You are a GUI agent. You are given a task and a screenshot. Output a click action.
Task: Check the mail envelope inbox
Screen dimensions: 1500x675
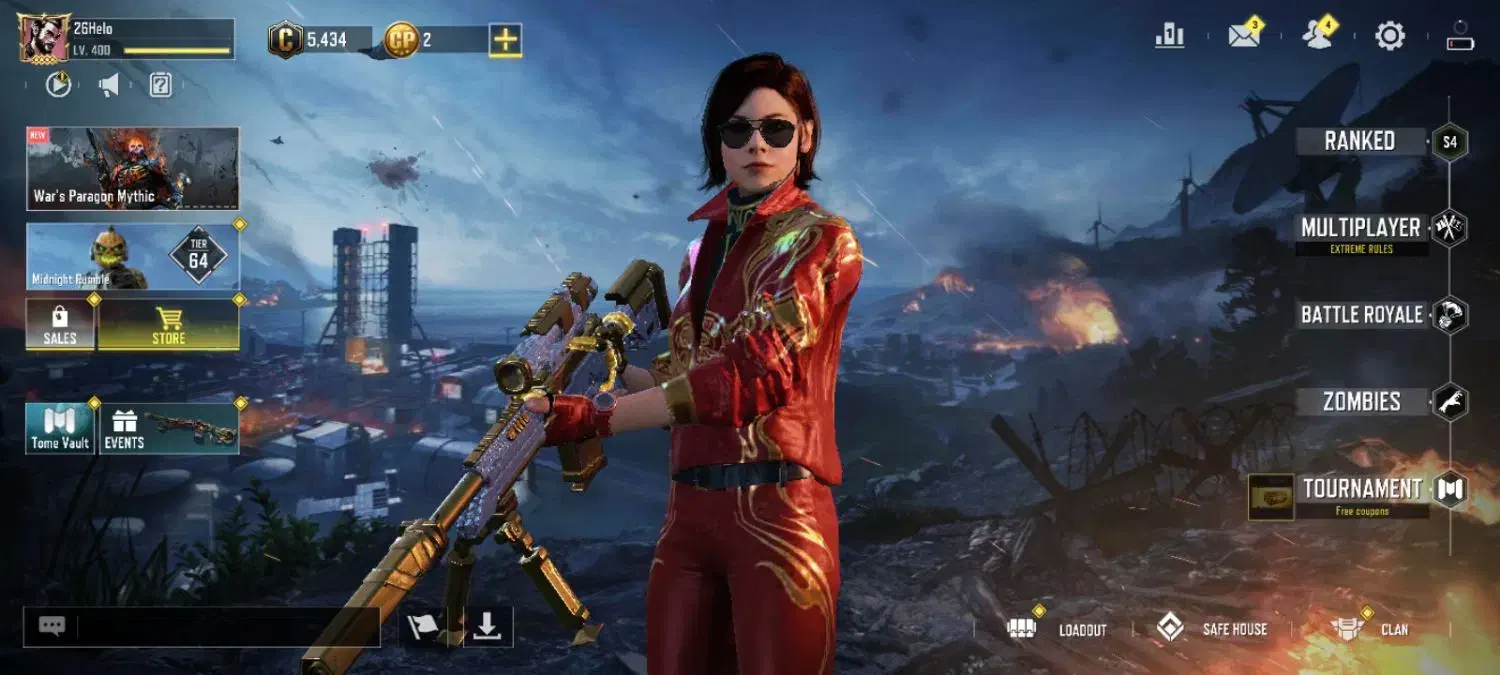pos(1243,37)
